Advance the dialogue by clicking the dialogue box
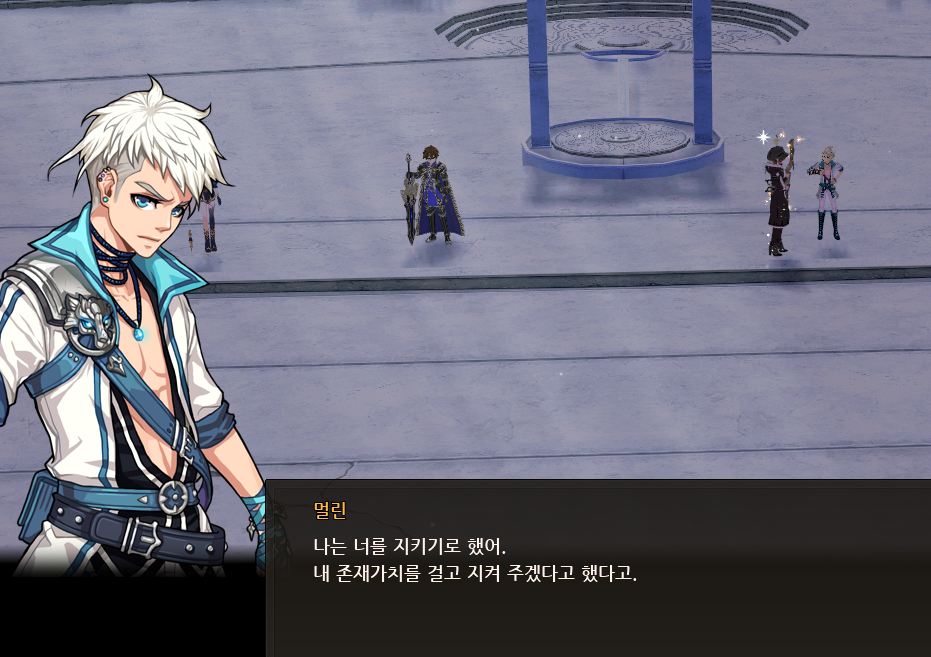 (597, 567)
